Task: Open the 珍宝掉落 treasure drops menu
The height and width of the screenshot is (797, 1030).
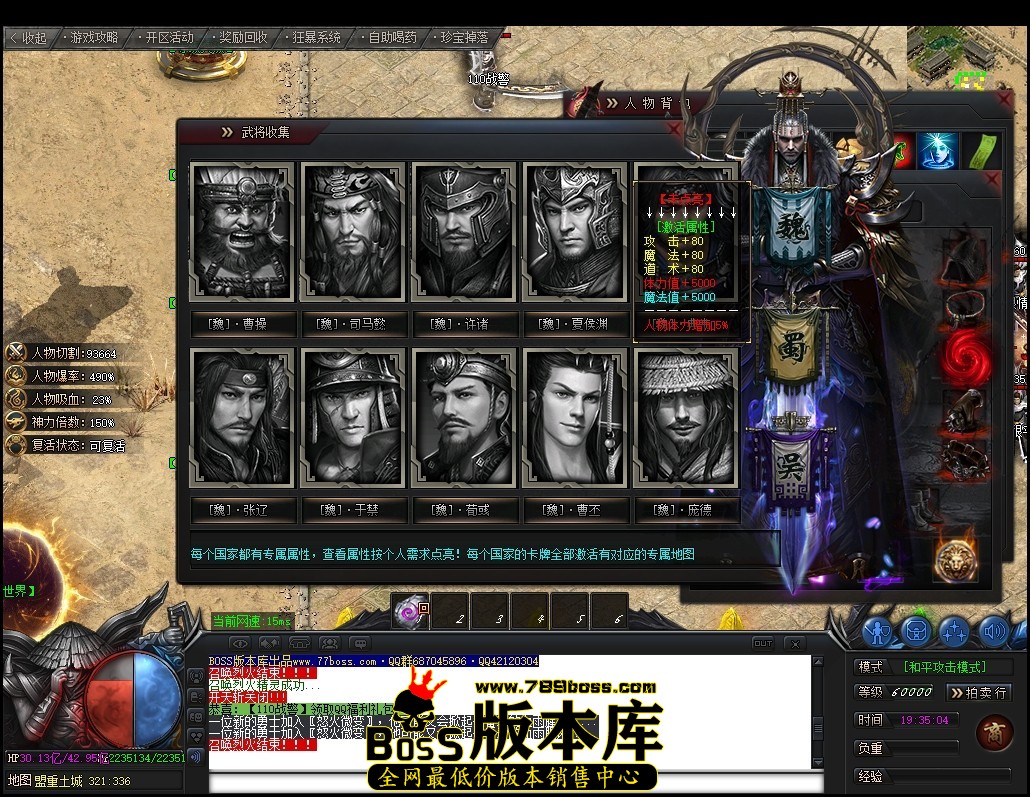Action: click(x=466, y=38)
